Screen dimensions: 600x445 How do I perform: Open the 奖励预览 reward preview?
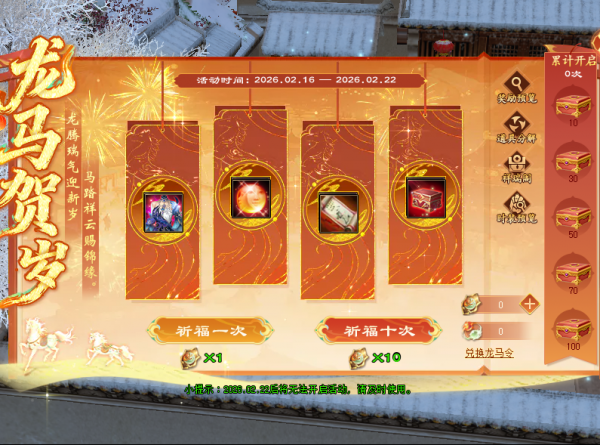(516, 89)
